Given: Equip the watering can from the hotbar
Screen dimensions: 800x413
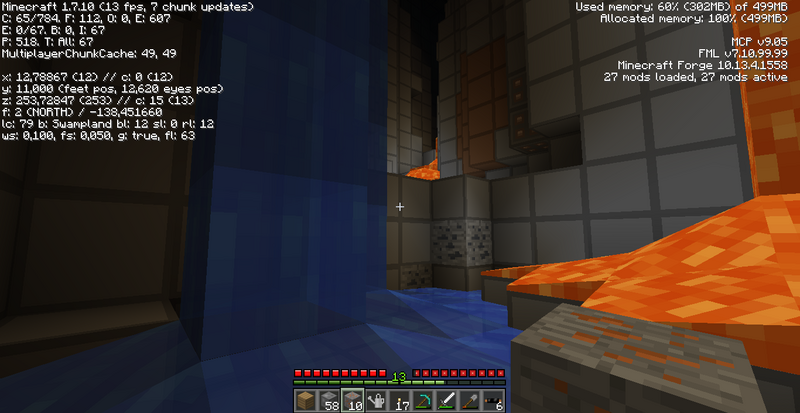Looking at the screenshot, I should (377, 401).
